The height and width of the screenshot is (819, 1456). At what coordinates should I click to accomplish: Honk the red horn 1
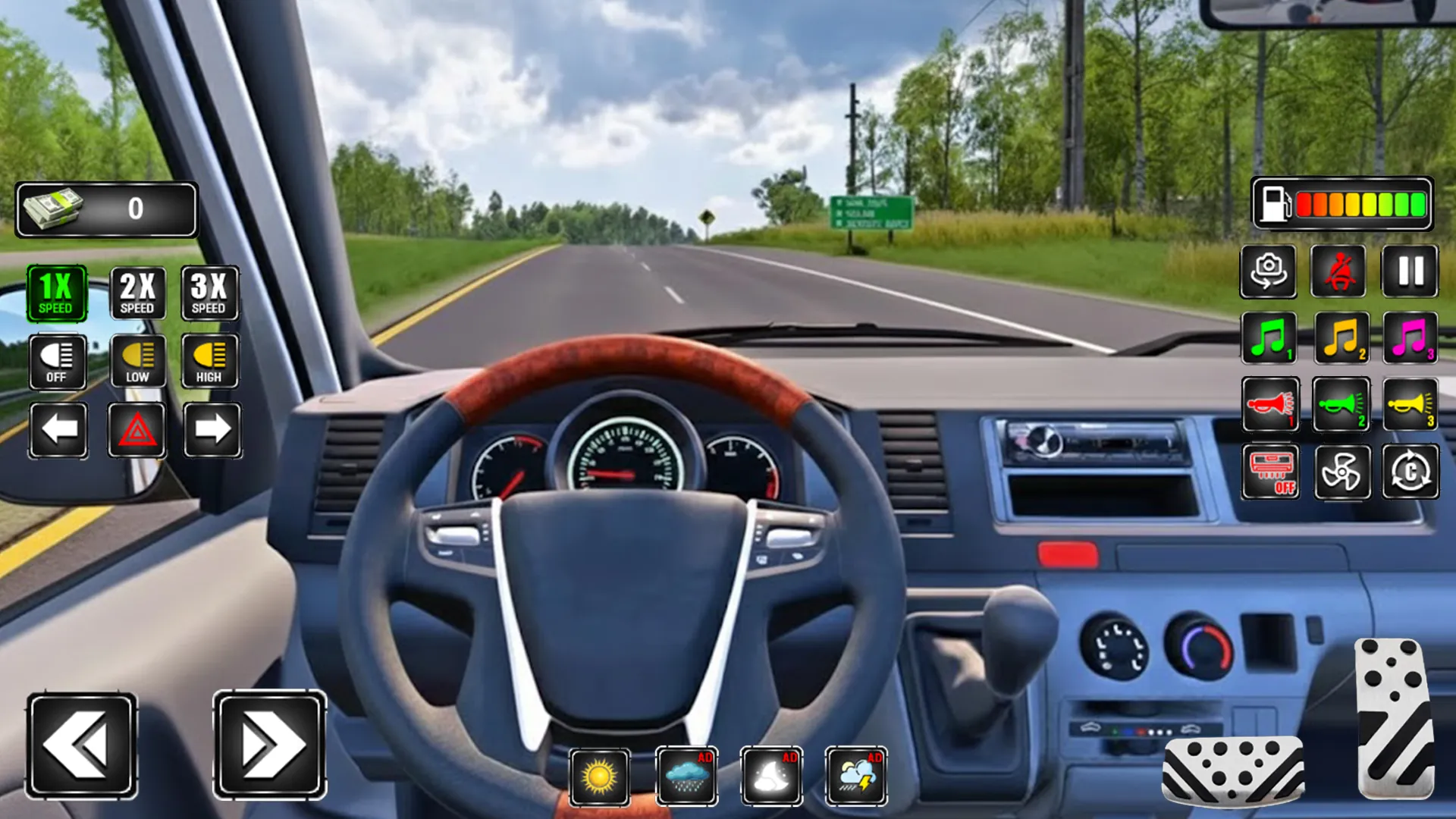(1271, 406)
